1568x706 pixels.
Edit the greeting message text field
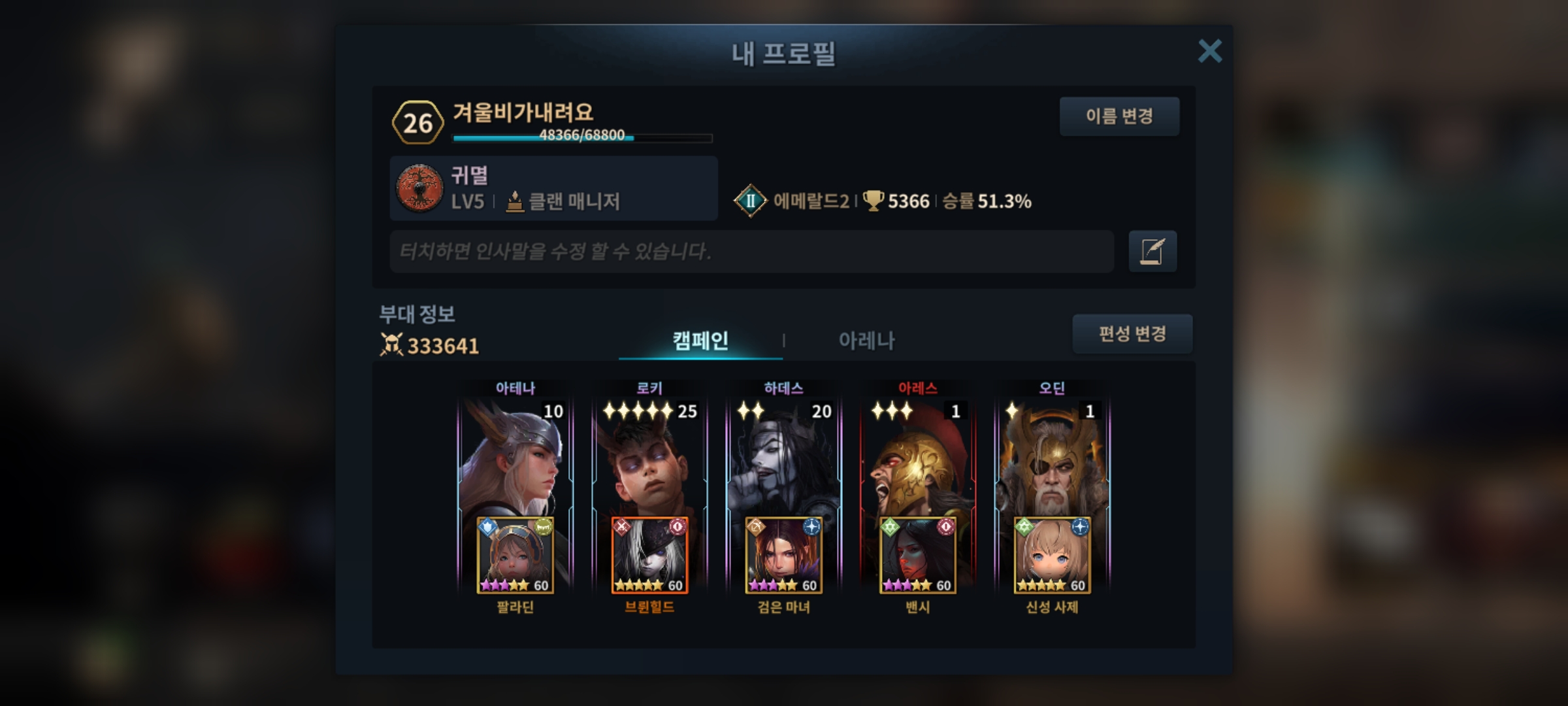[x=751, y=251]
